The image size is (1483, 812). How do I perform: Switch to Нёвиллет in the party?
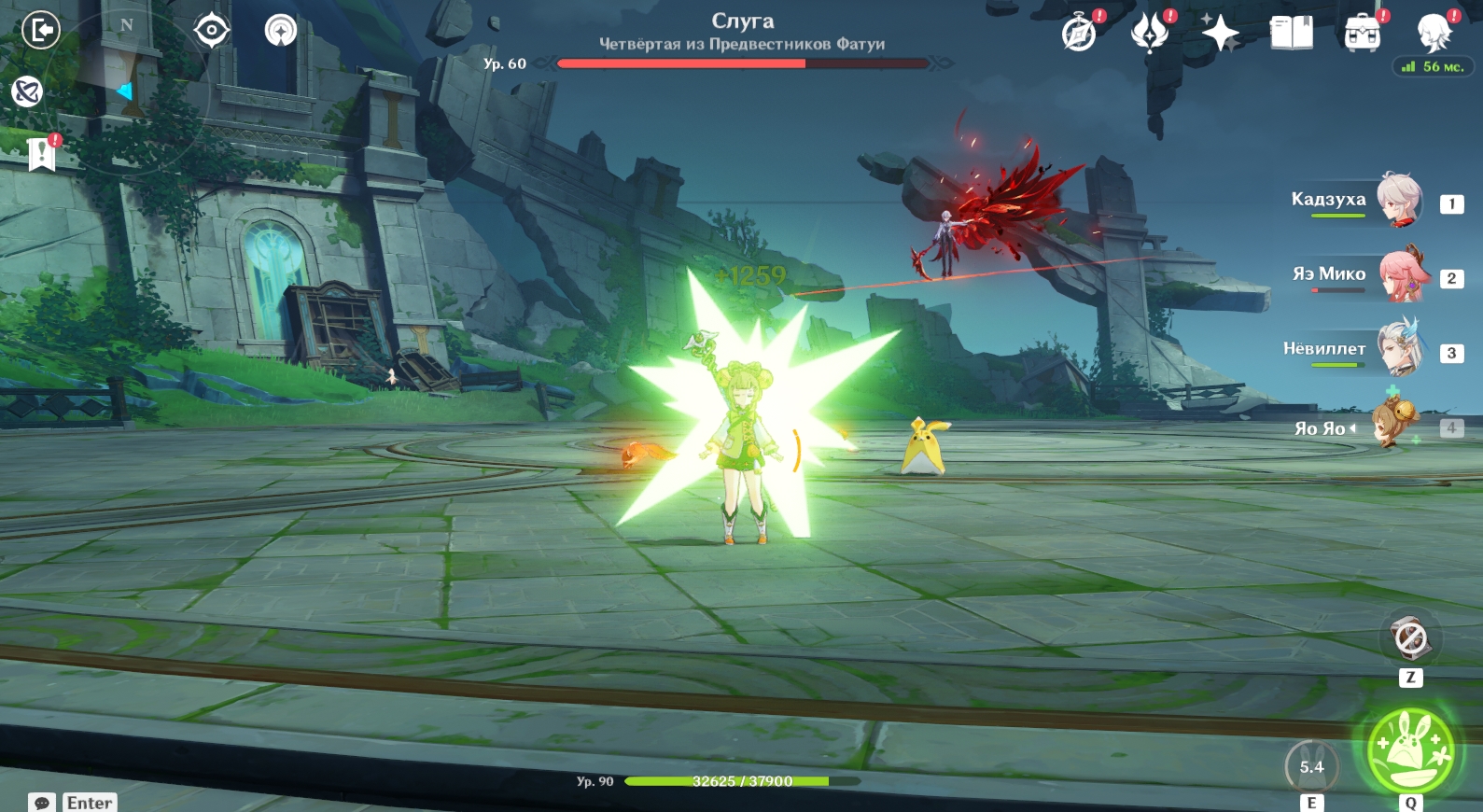tap(1399, 350)
